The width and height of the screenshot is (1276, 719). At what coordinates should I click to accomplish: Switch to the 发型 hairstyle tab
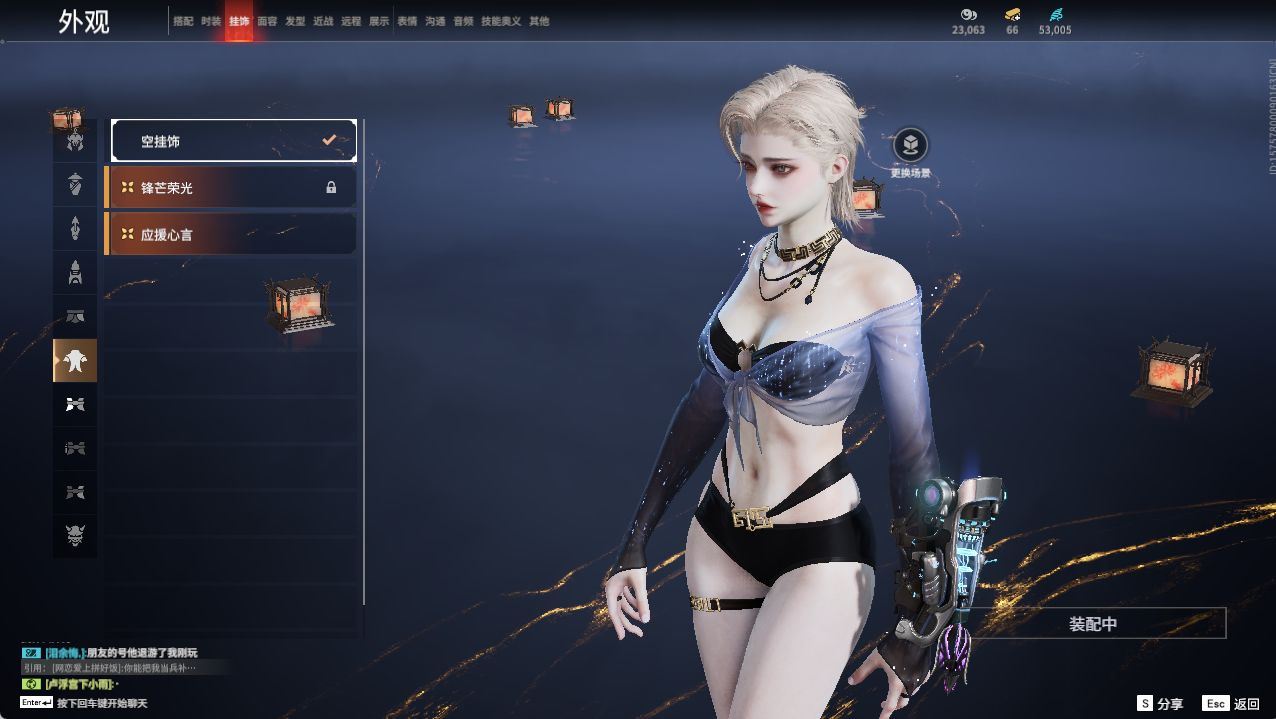(x=295, y=21)
